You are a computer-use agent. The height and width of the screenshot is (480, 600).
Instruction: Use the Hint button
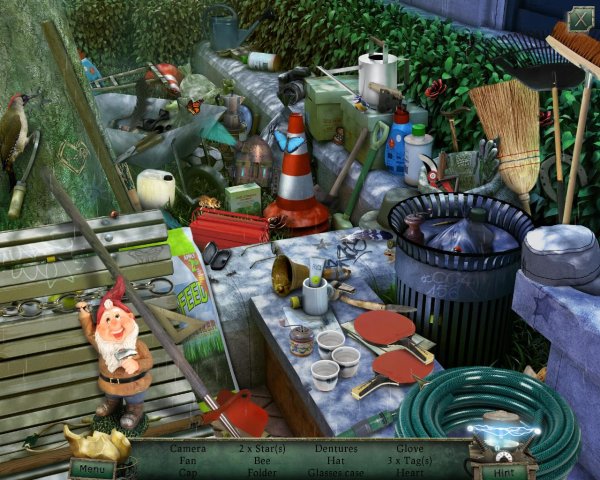505,470
